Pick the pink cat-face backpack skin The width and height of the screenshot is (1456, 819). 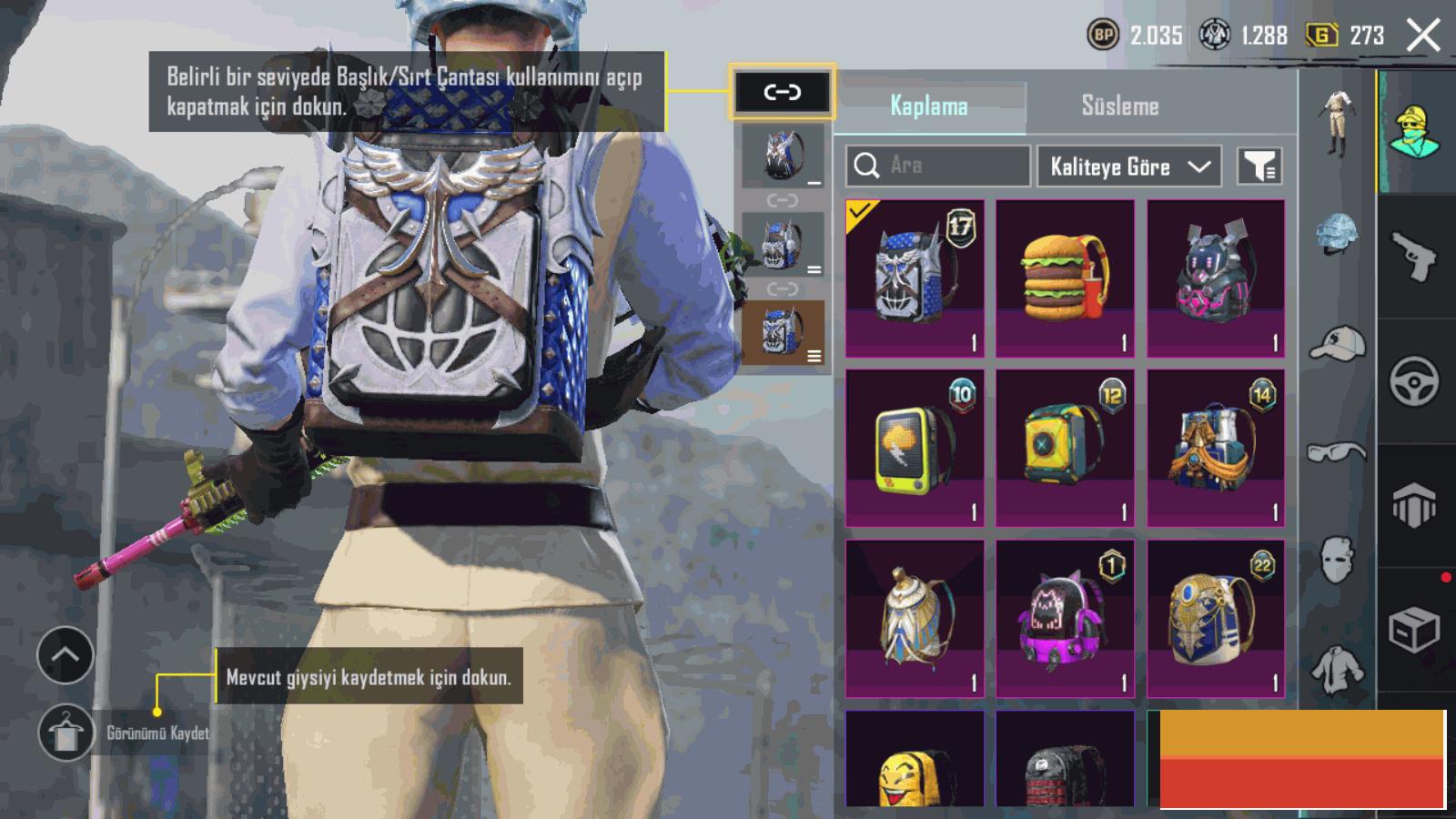[x=1065, y=619]
